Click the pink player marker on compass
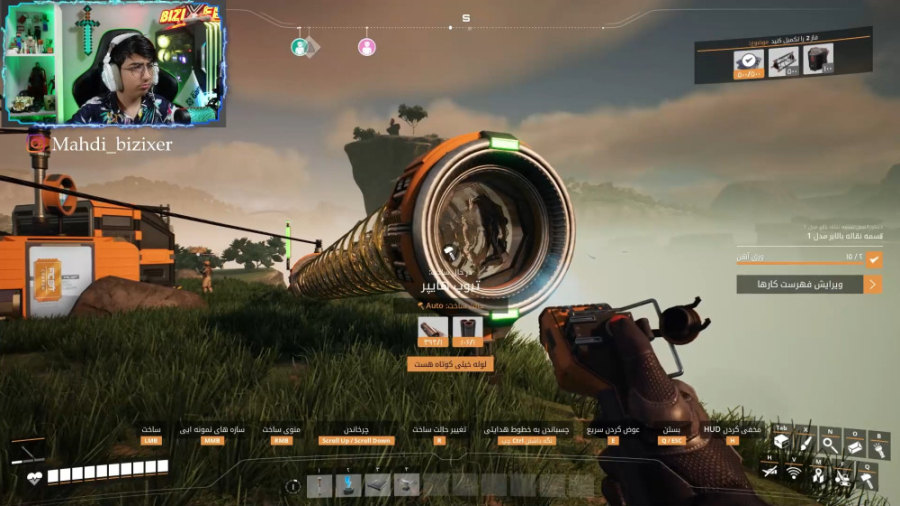The width and height of the screenshot is (900, 506). pos(367,47)
